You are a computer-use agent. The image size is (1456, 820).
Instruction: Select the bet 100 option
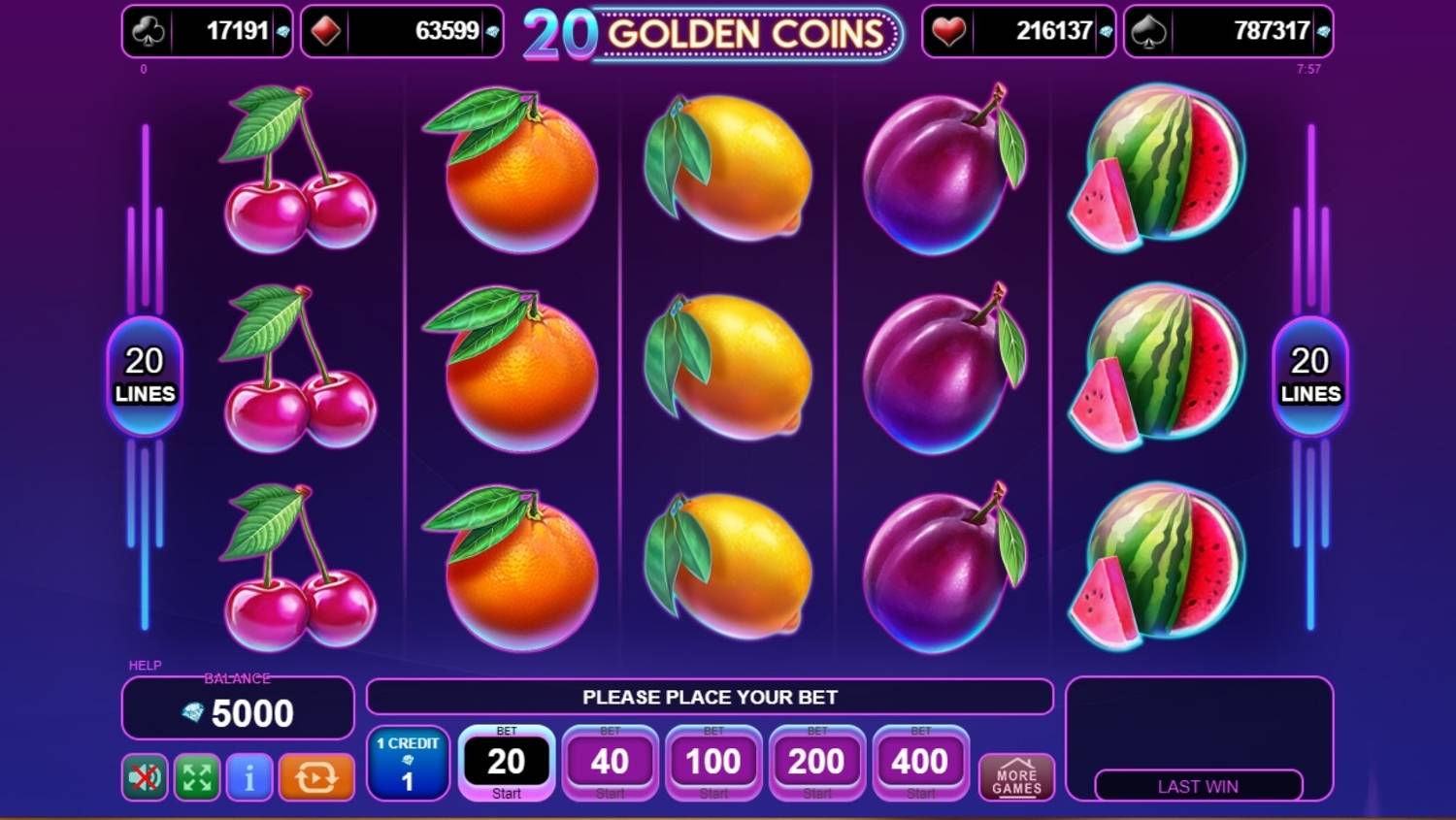712,763
